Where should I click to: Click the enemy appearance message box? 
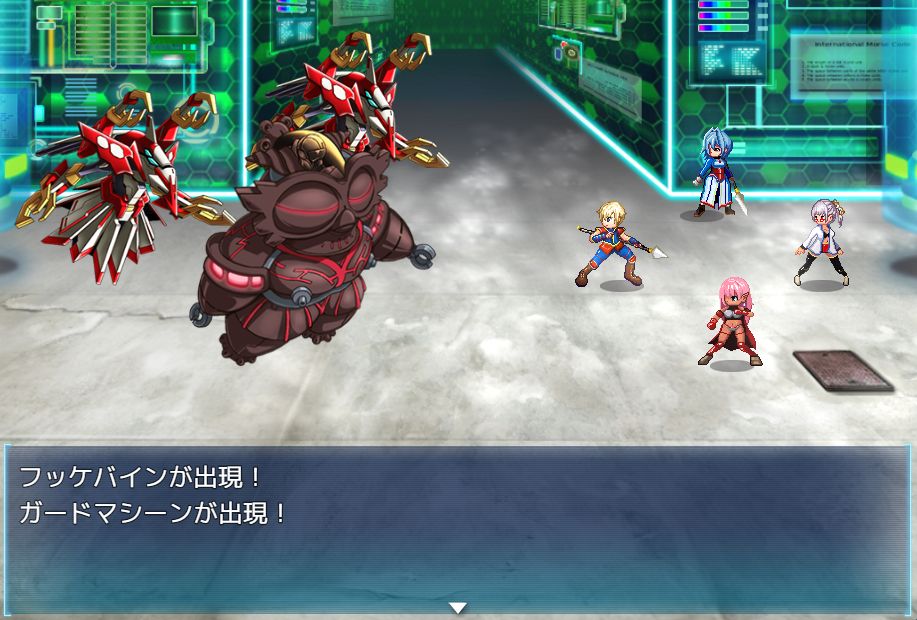point(458,528)
